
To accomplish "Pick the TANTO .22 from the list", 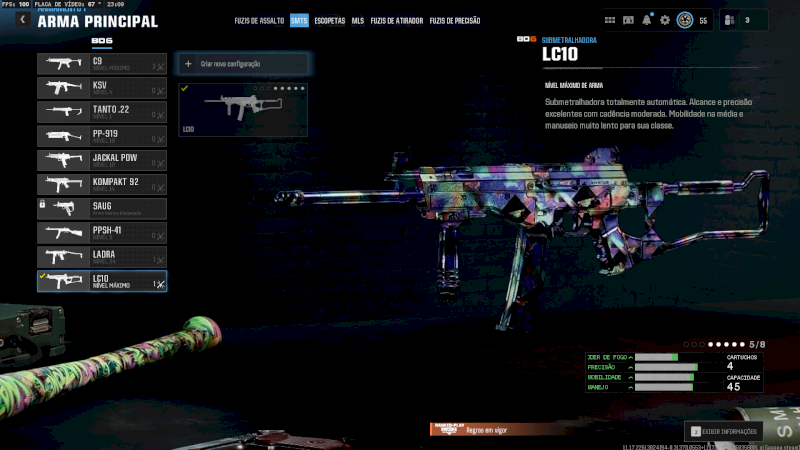I will (102, 112).
